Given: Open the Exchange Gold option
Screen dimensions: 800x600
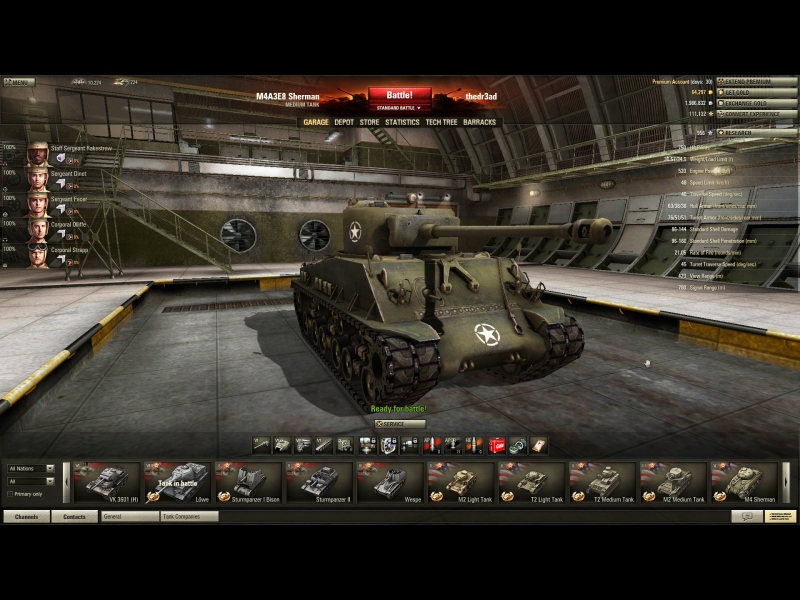Looking at the screenshot, I should pyautogui.click(x=758, y=103).
